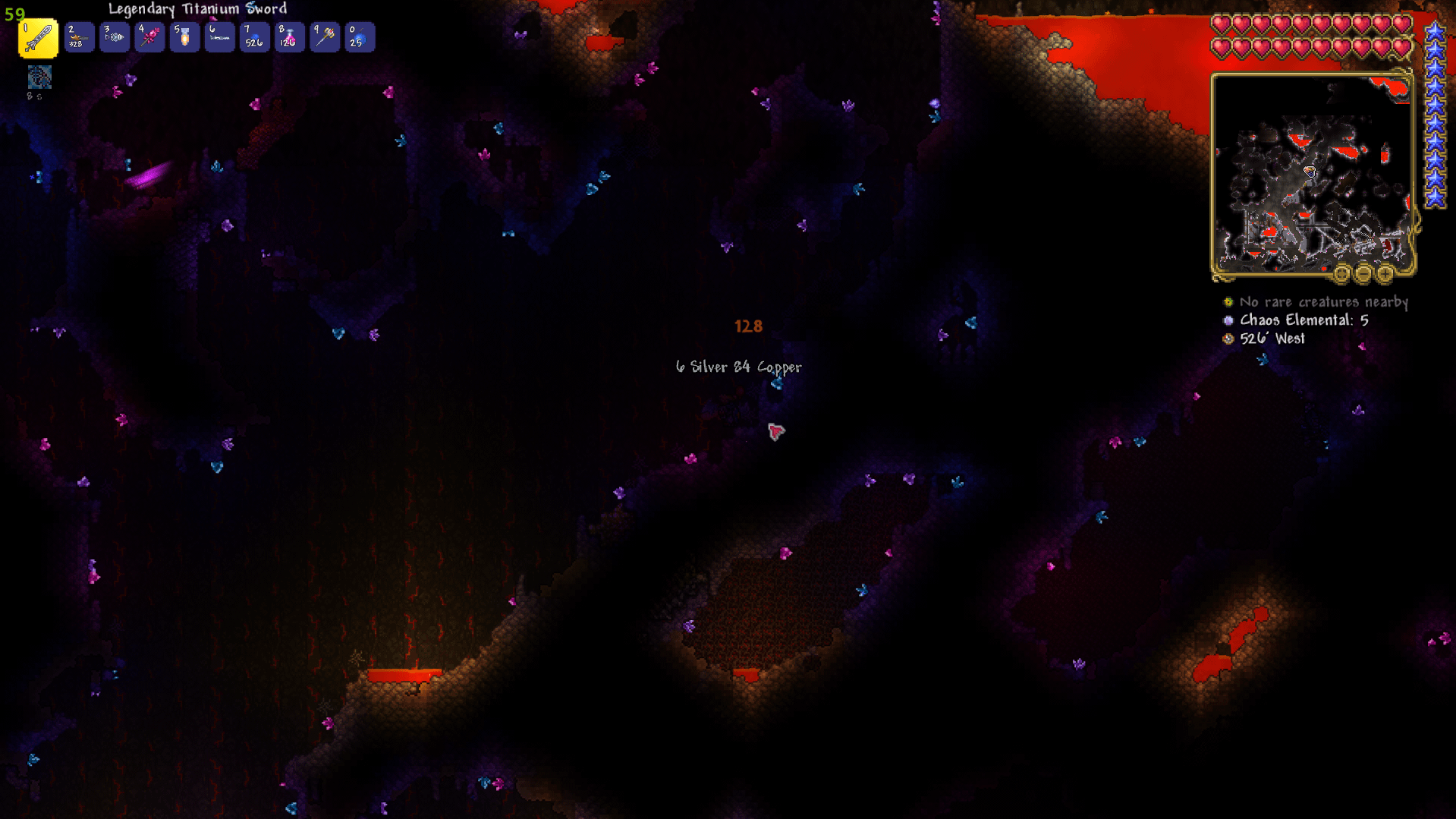This screenshot has width=1456, height=819.
Task: Equip the golden staff in slot 9
Action: pyautogui.click(x=325, y=38)
